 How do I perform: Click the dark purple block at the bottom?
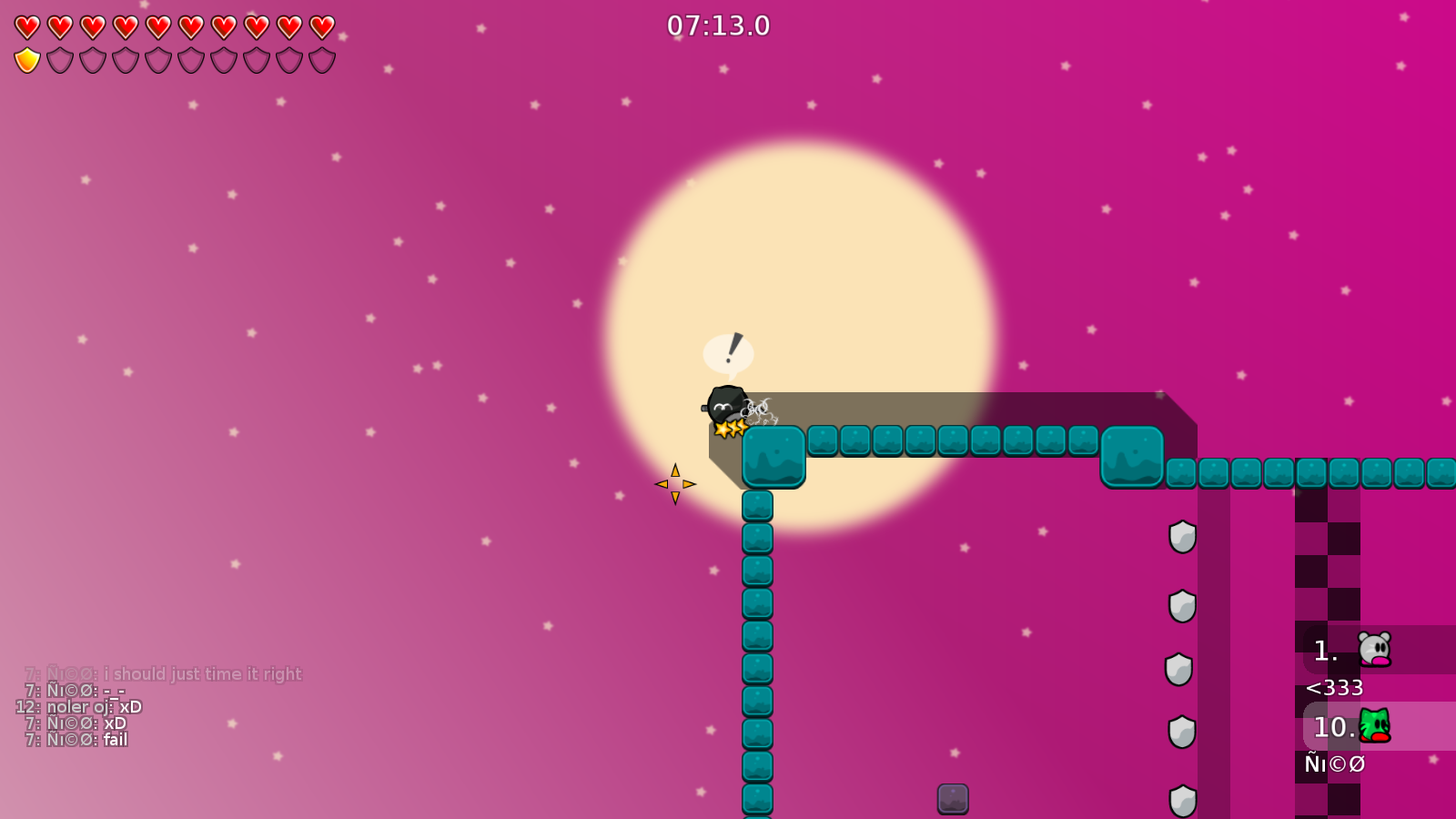pos(952,801)
